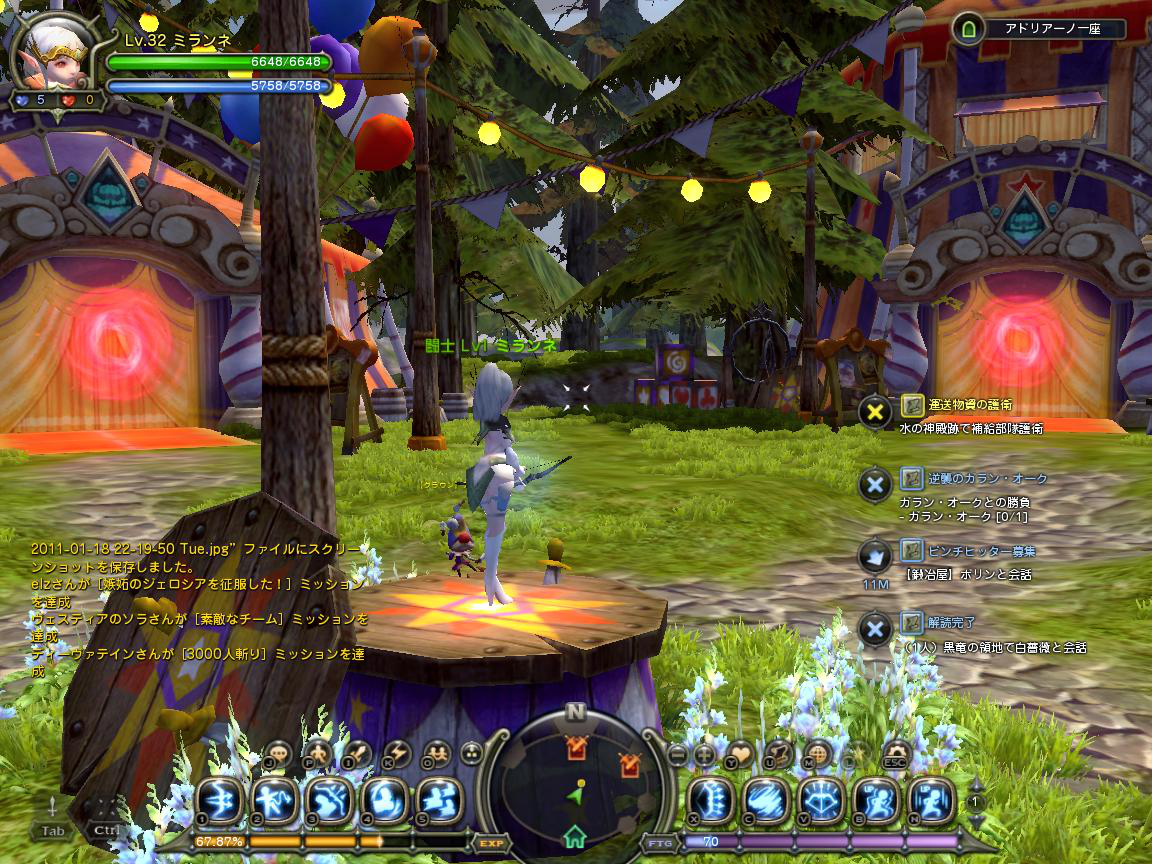This screenshot has width=1152, height=864.
Task: Use the skill in hotbar slot 5
Action: tap(437, 801)
